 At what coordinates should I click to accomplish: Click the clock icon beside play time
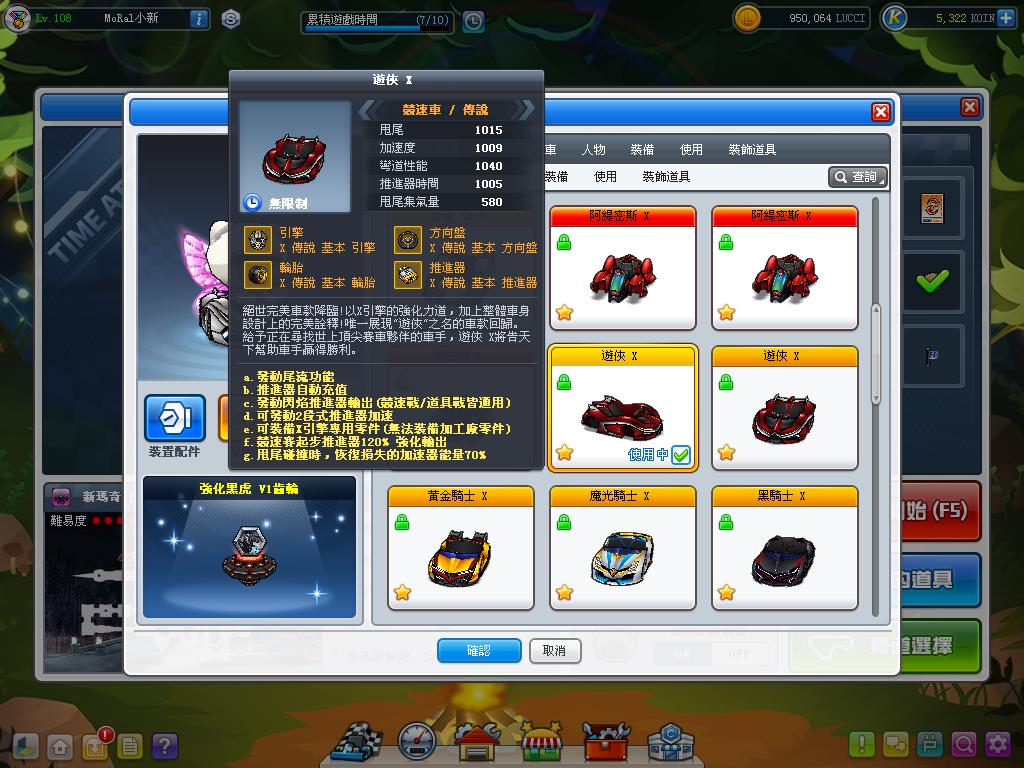tap(473, 21)
